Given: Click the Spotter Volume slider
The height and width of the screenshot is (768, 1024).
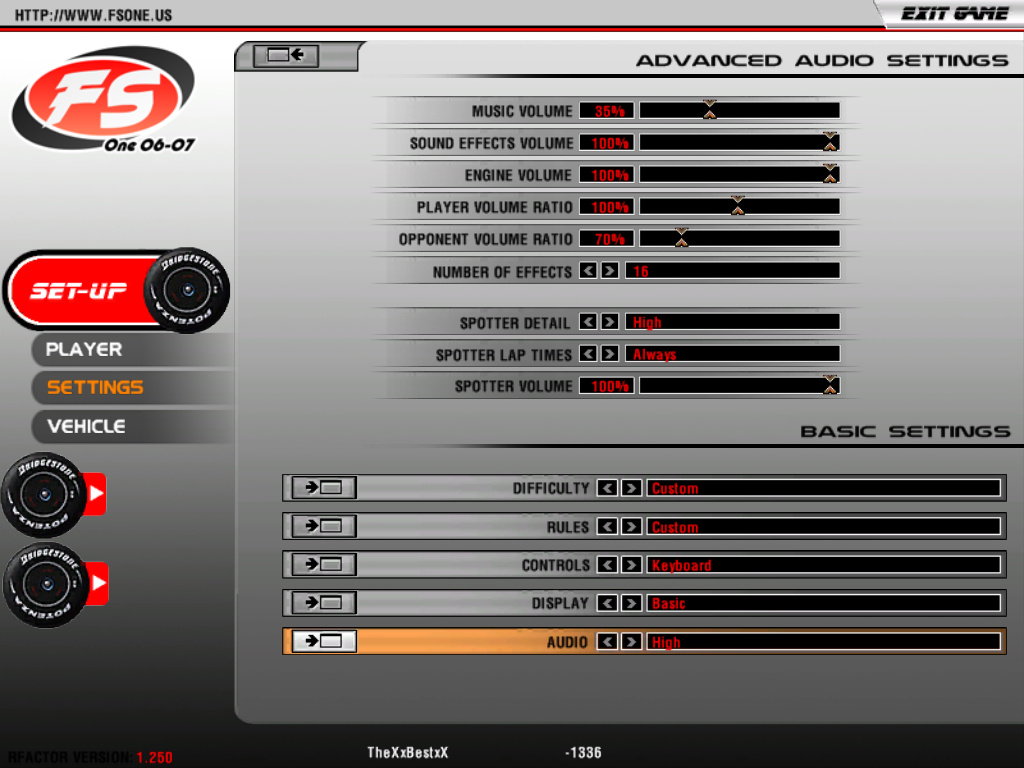Looking at the screenshot, I should pos(739,385).
